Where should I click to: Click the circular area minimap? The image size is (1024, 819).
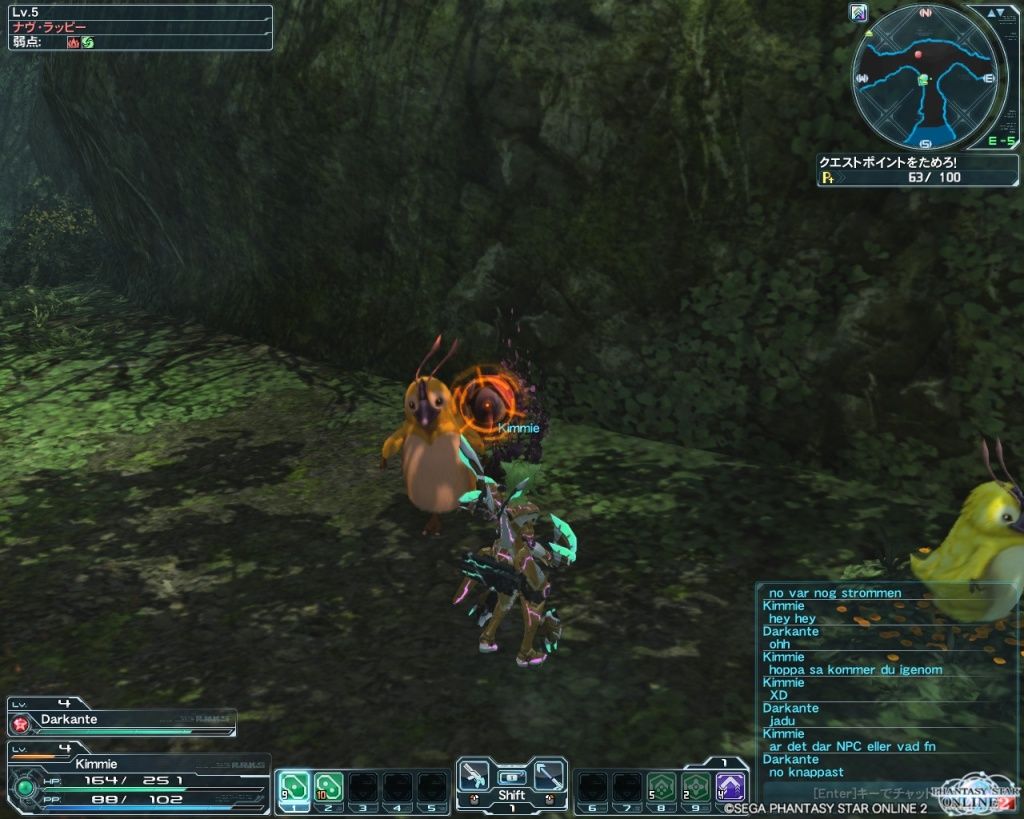[x=926, y=77]
